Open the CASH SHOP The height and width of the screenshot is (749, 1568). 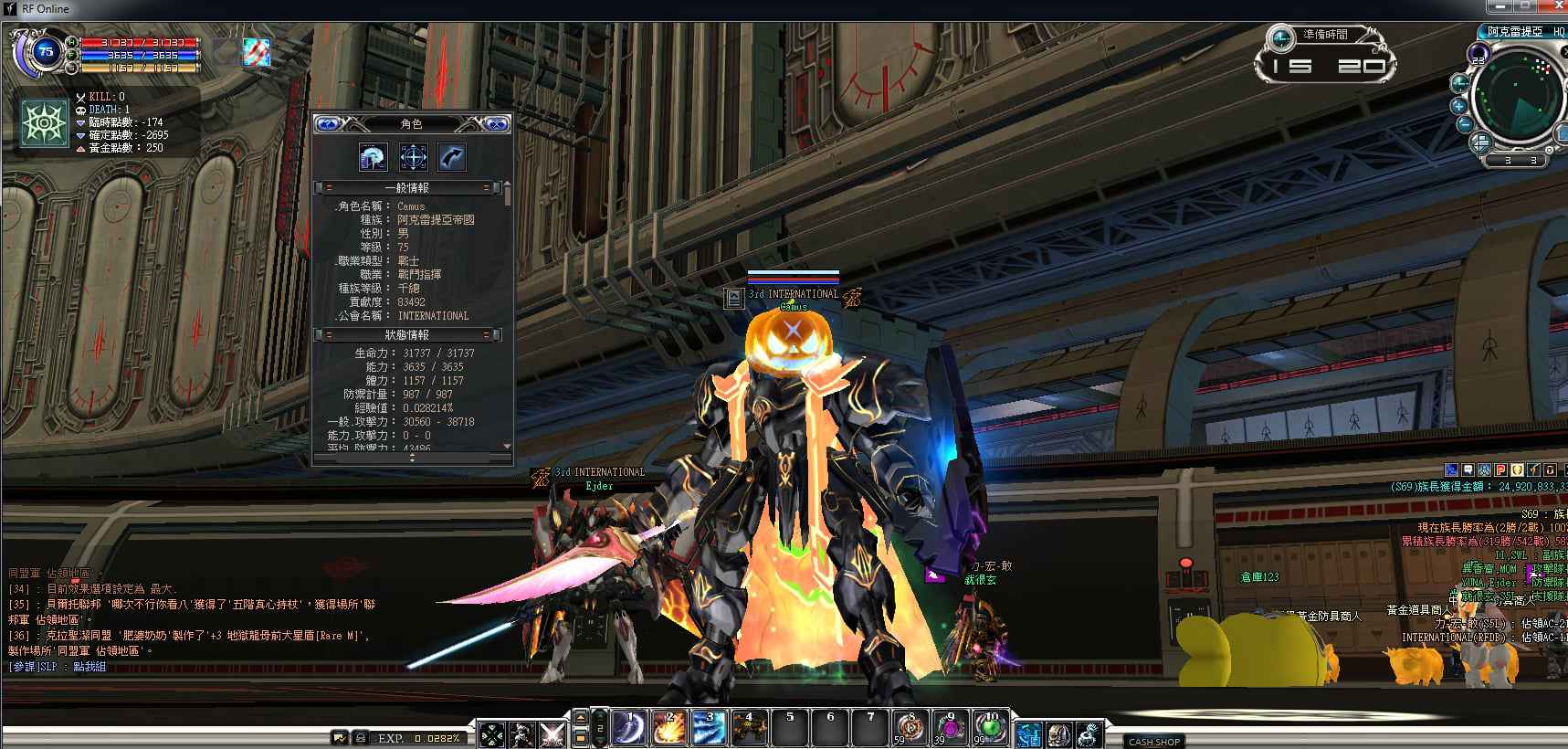(x=1154, y=742)
